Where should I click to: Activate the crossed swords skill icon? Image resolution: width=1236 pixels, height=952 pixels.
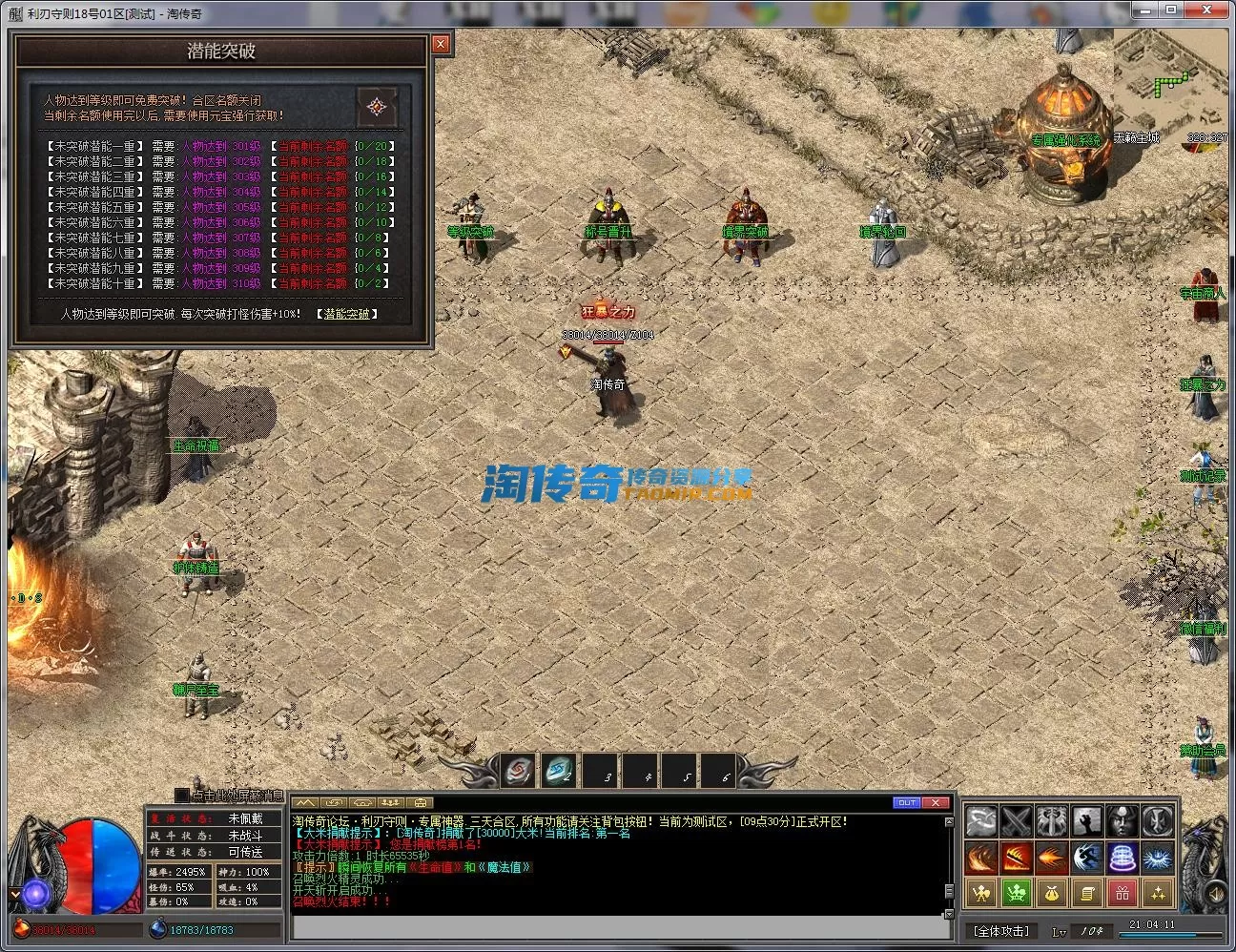click(1016, 820)
